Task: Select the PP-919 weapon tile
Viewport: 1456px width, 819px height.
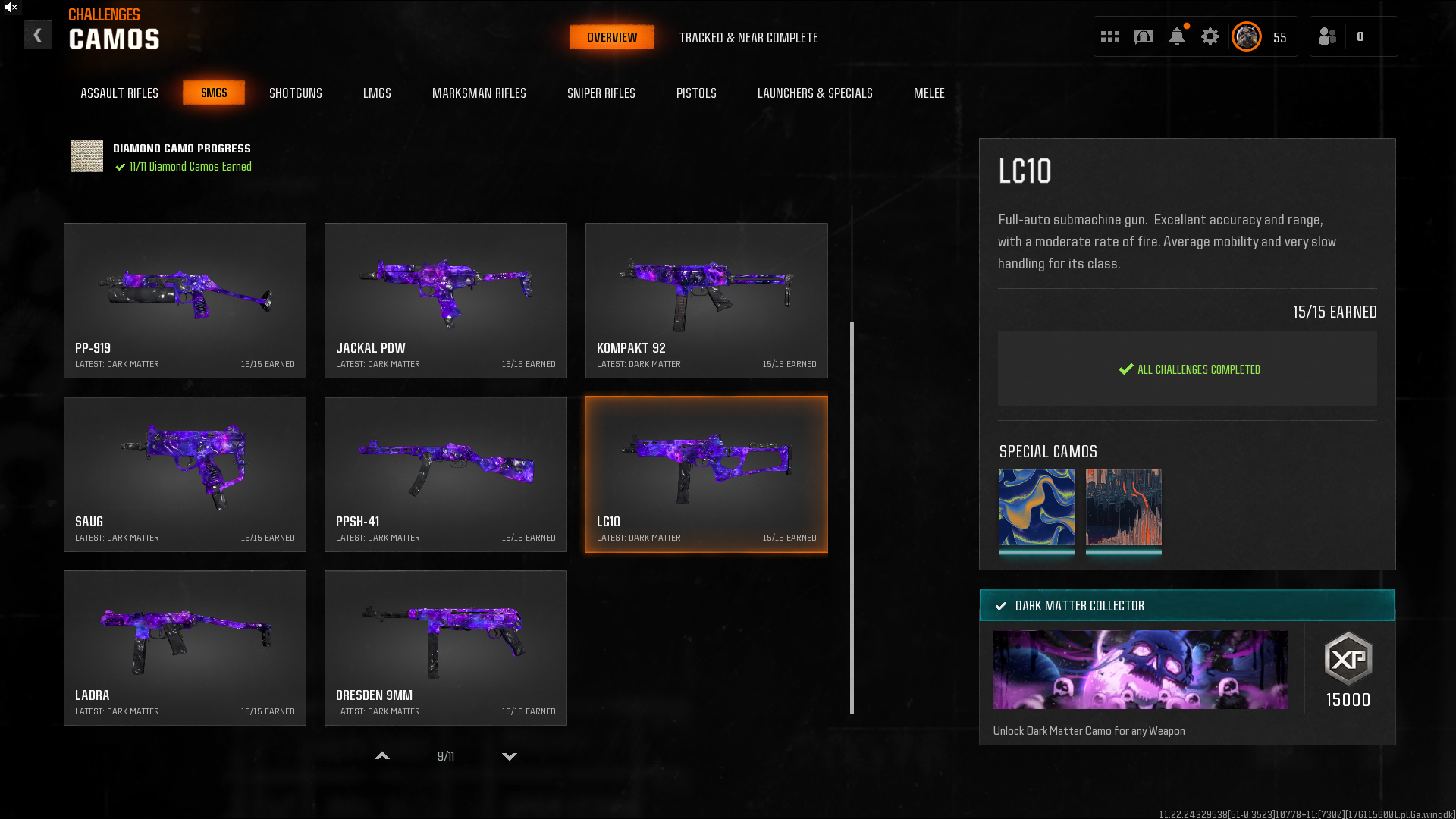Action: [185, 300]
